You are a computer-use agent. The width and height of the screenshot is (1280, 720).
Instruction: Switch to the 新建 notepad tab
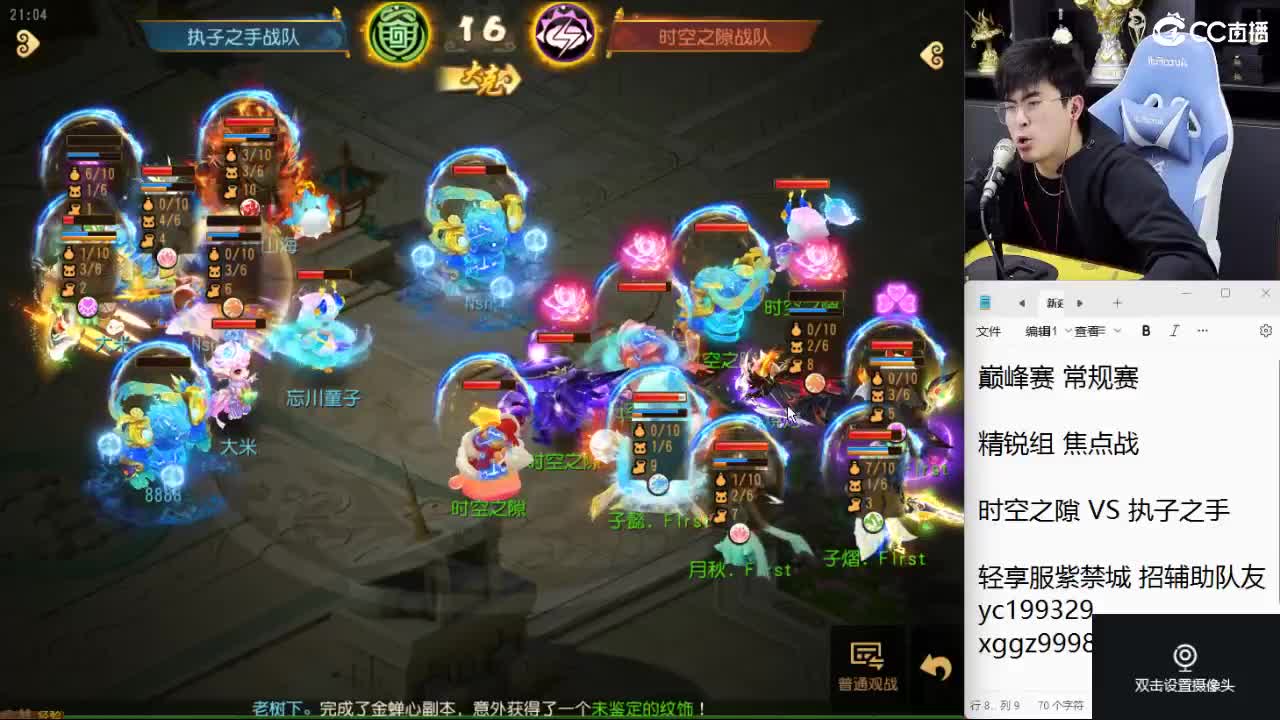click(1057, 301)
